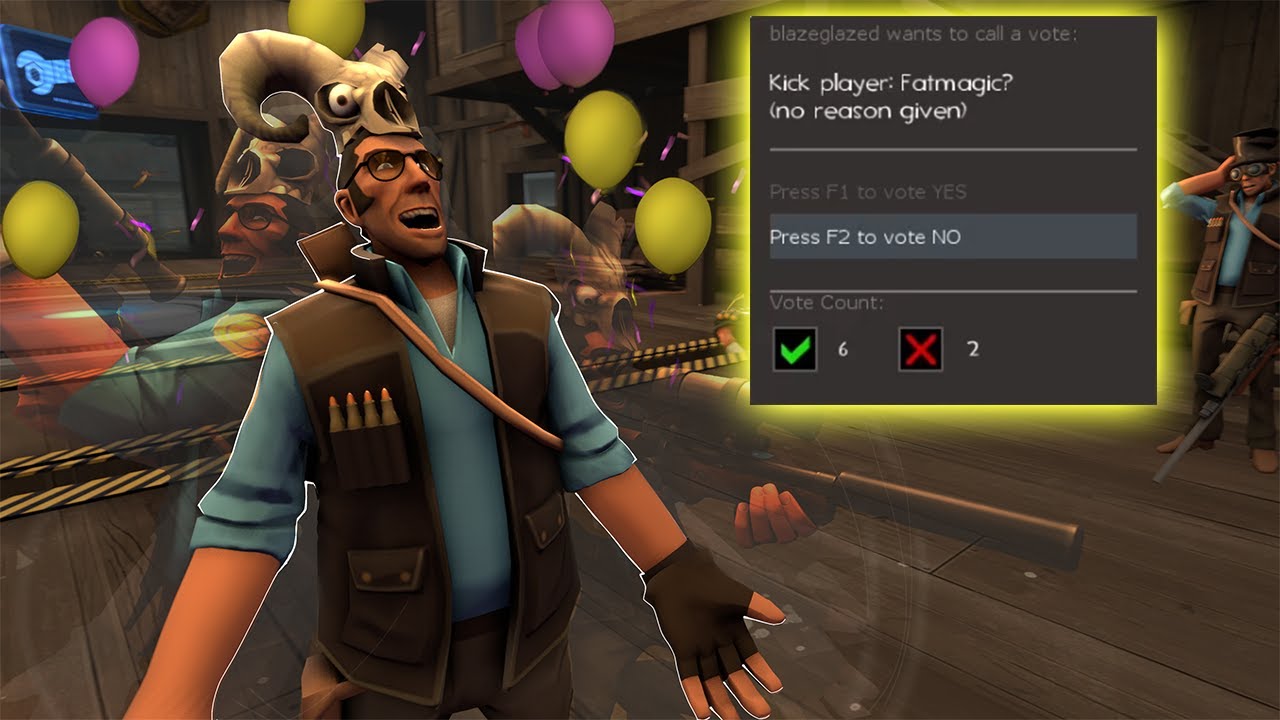Select the highlighted vote NO option

[952, 237]
